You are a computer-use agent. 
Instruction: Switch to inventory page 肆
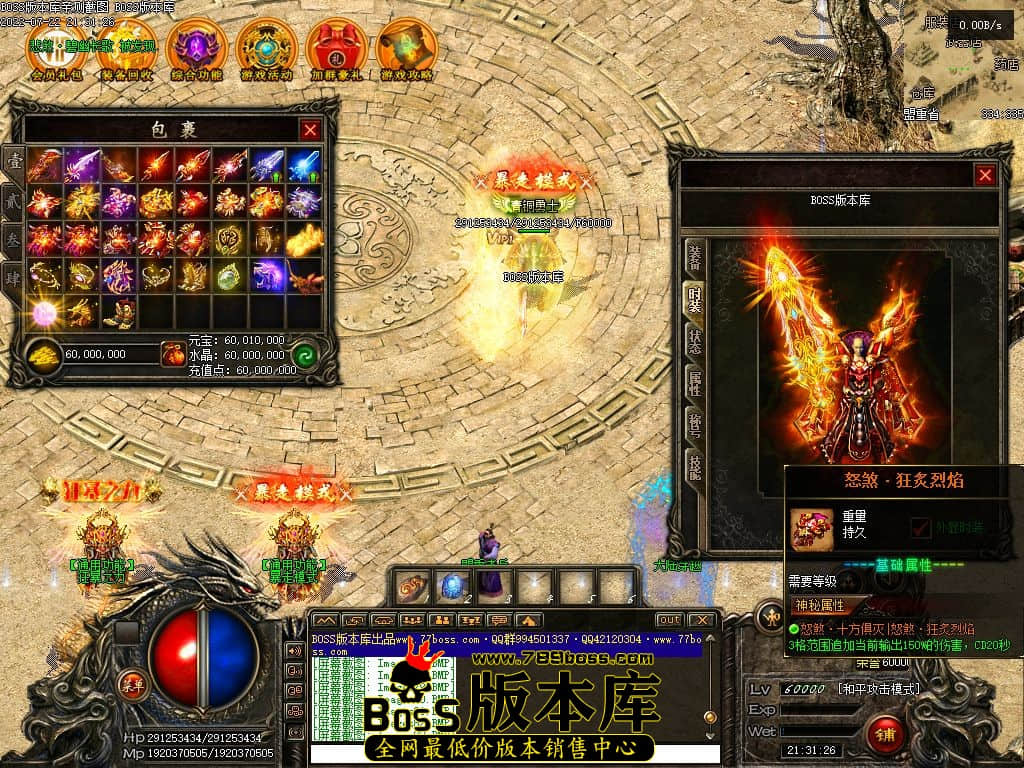[14, 277]
